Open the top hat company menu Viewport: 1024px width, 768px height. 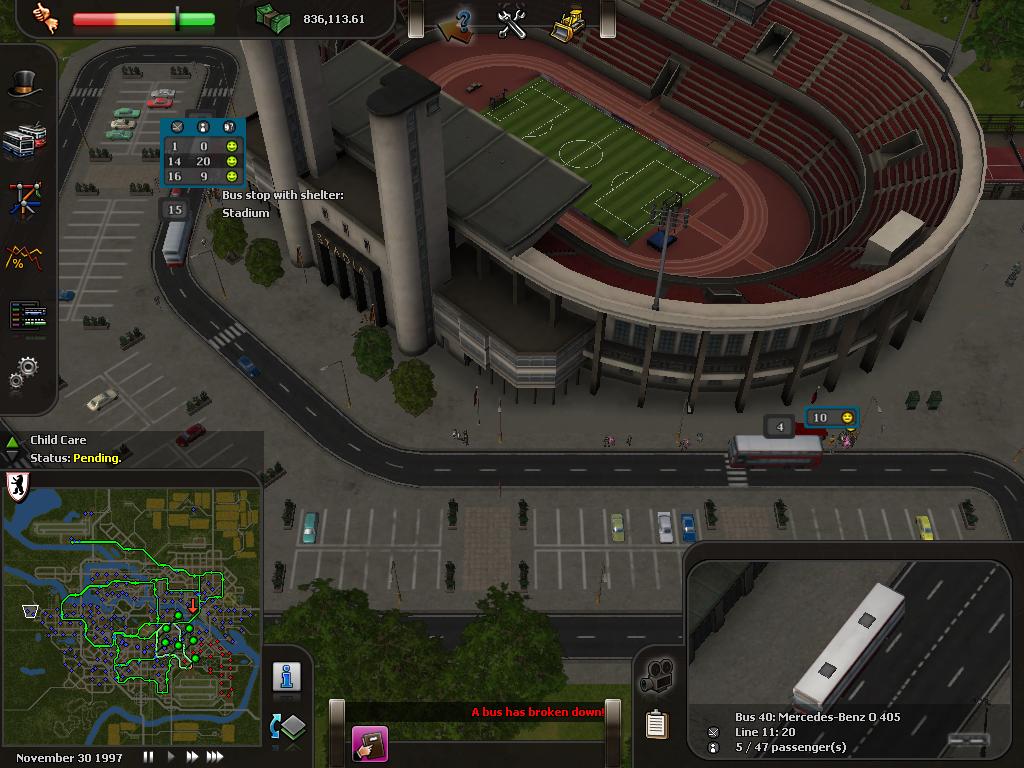coord(23,86)
